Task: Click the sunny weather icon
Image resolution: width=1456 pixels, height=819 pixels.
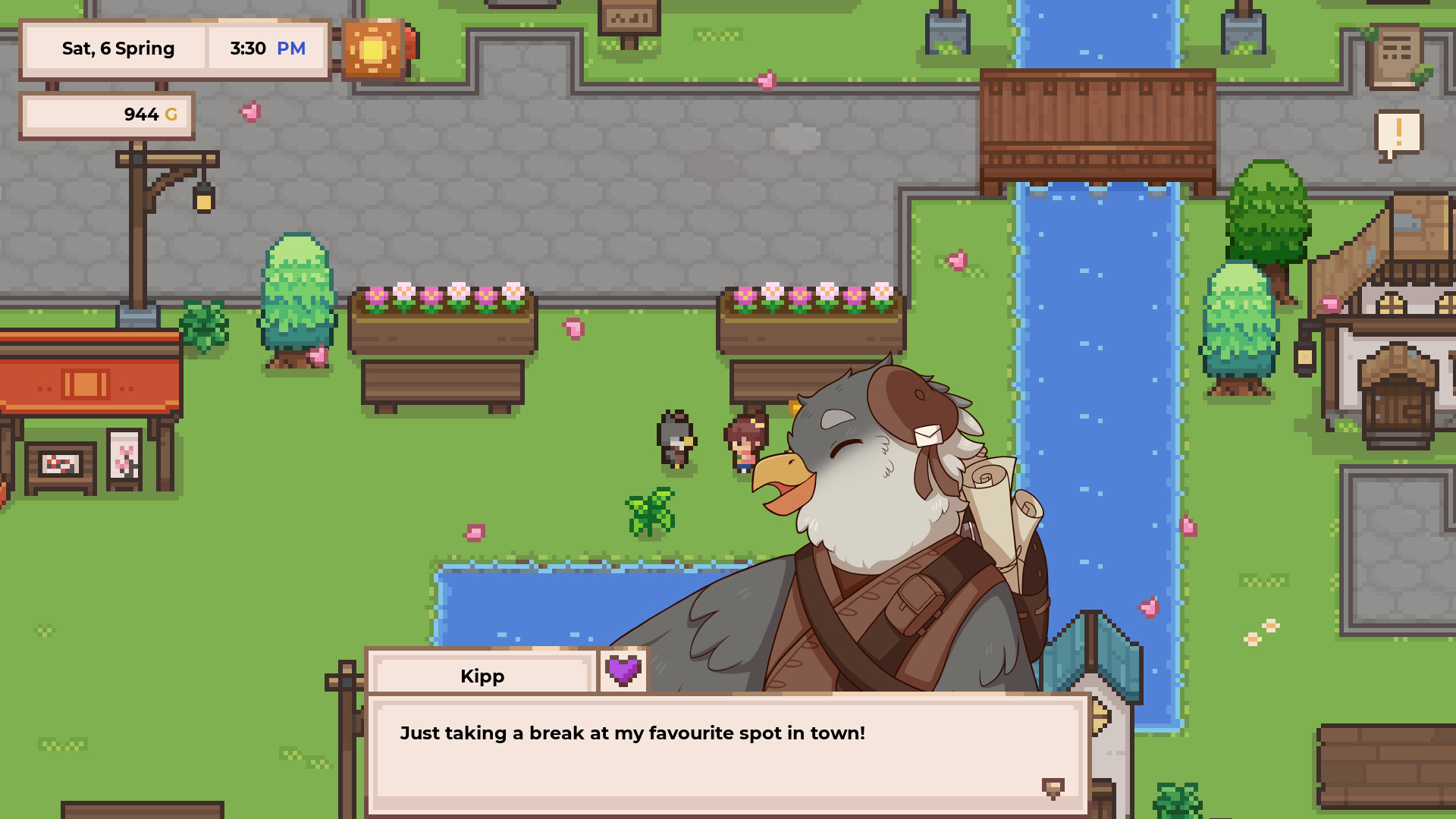Action: 372,49
